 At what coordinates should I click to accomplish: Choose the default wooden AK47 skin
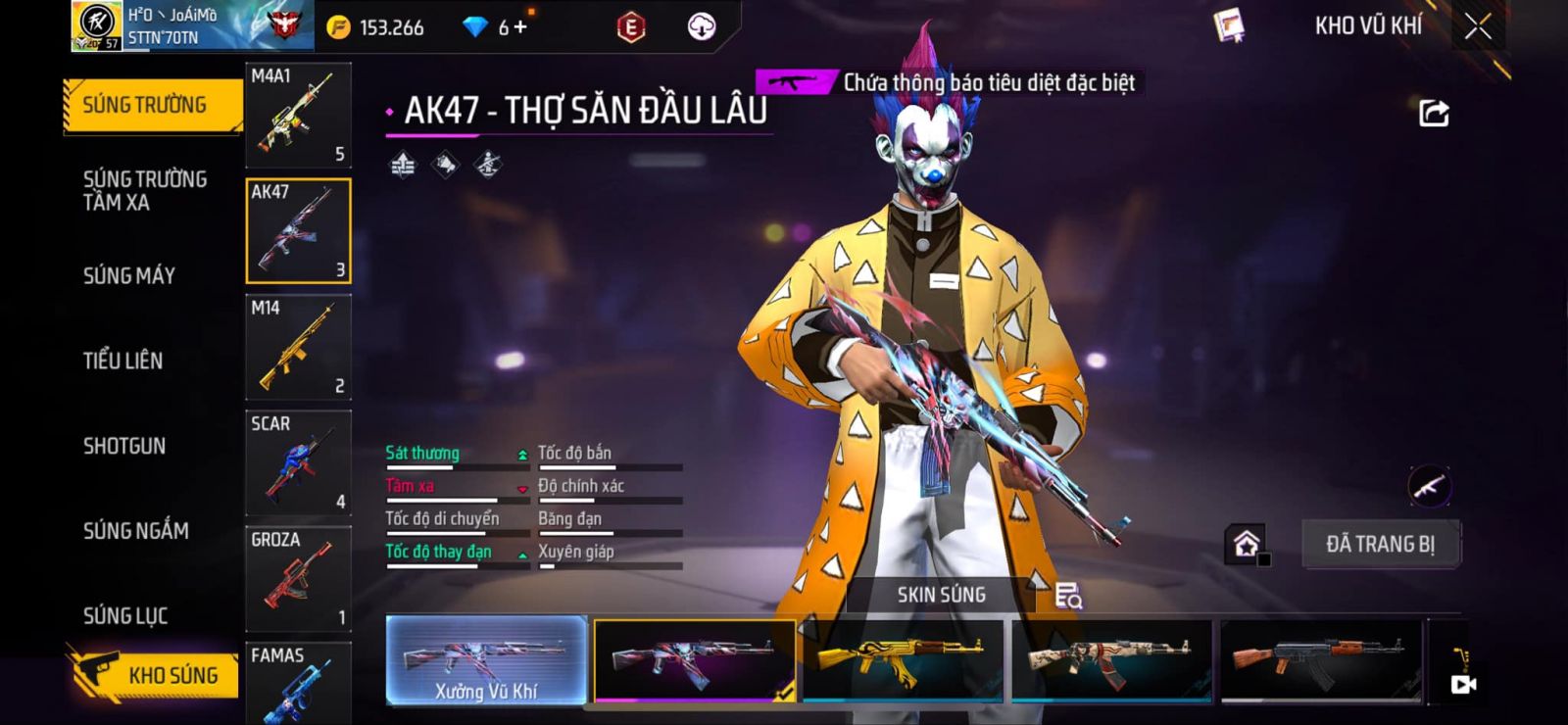pos(1320,659)
